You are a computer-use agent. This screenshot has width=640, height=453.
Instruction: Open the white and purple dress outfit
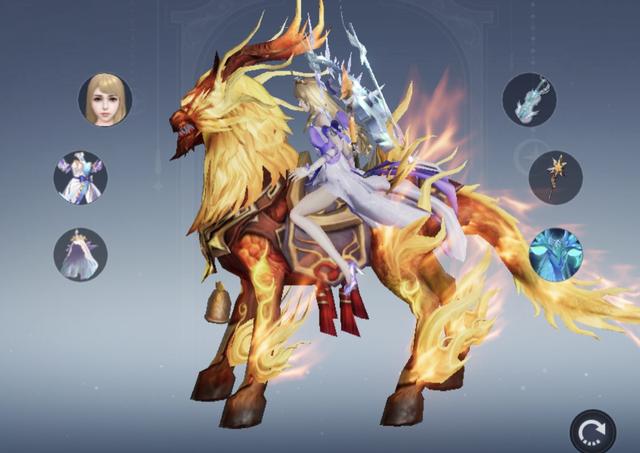(x=80, y=177)
